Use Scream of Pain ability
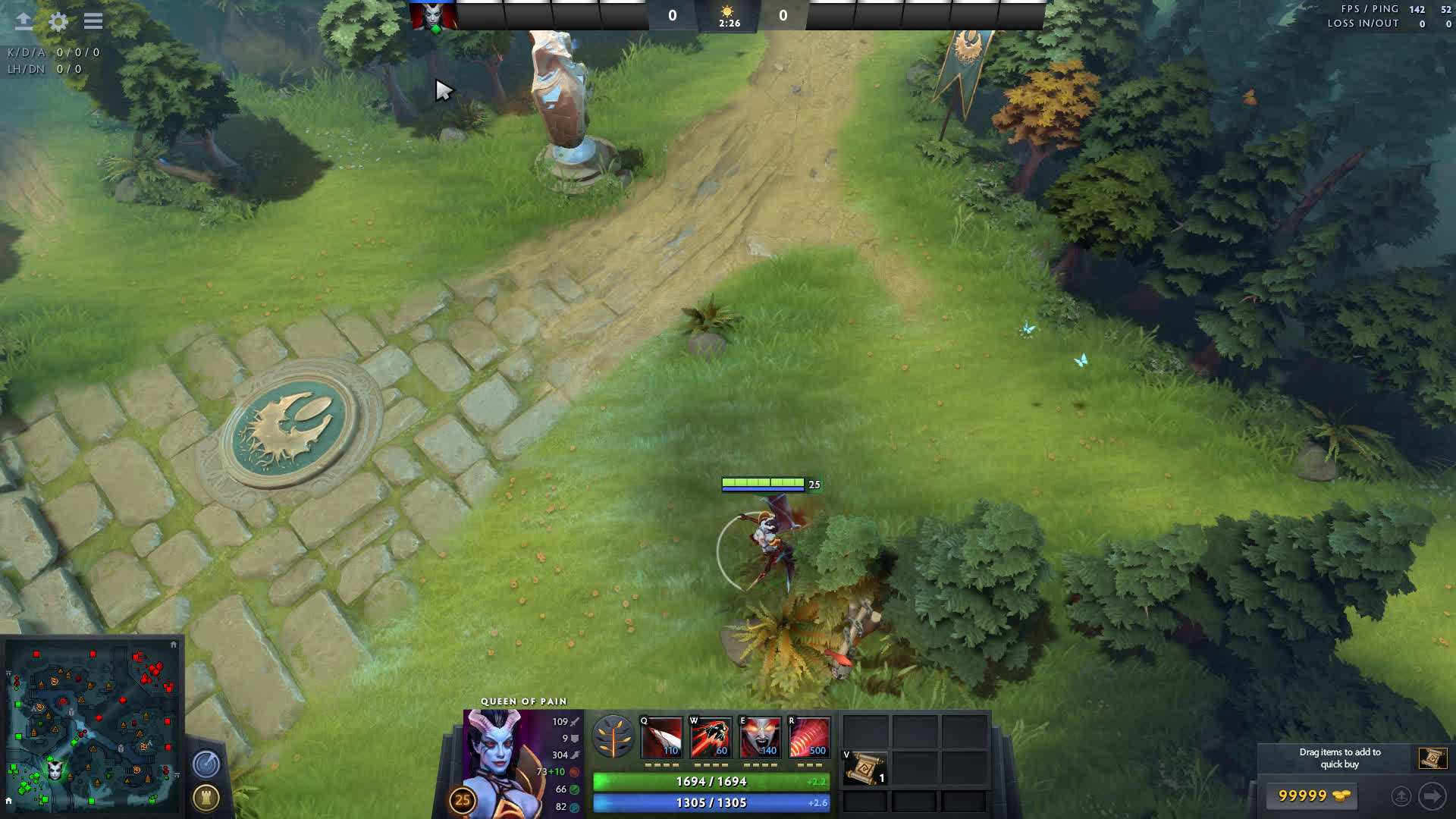 click(x=760, y=737)
